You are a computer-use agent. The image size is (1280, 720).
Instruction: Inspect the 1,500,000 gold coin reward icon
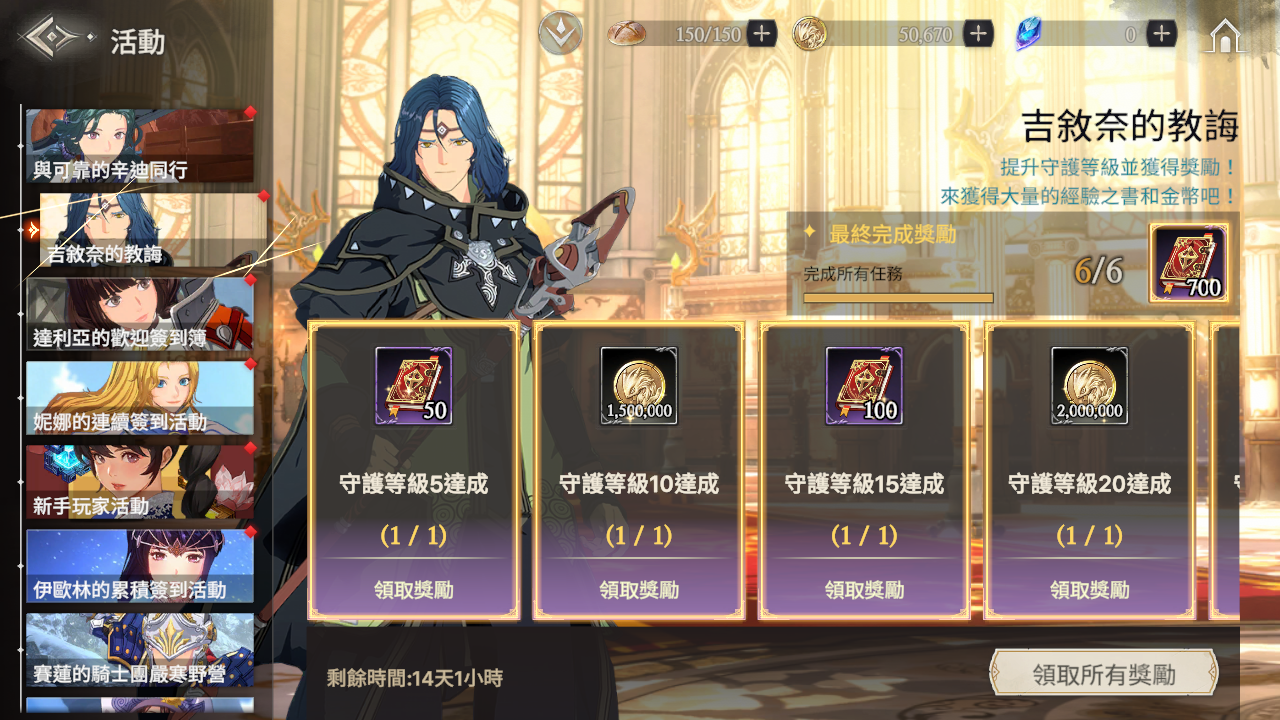click(639, 386)
